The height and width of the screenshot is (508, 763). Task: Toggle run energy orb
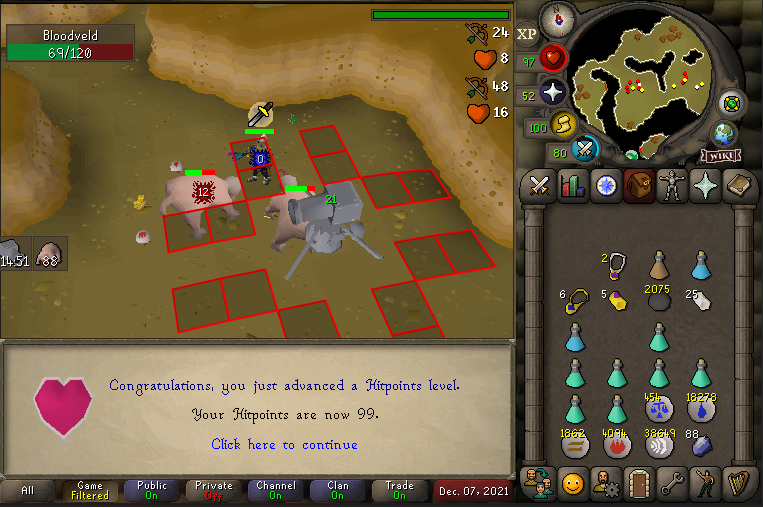[564, 125]
